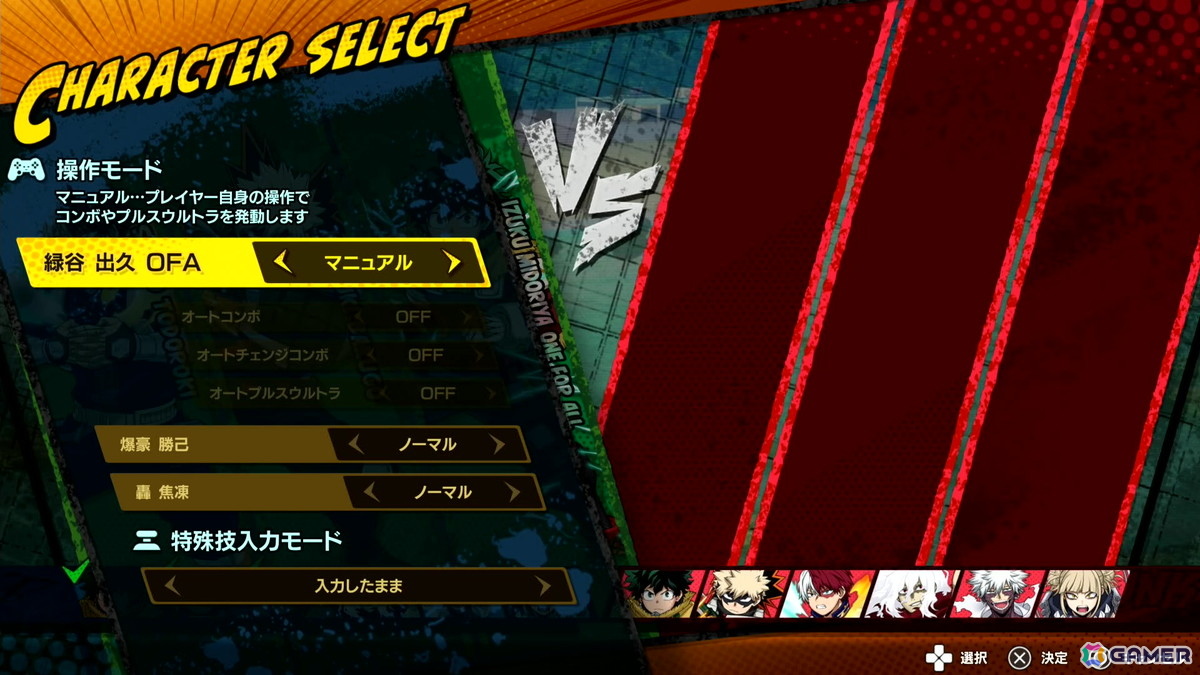Select the オートチェンジコンボ OFF option

coord(425,355)
